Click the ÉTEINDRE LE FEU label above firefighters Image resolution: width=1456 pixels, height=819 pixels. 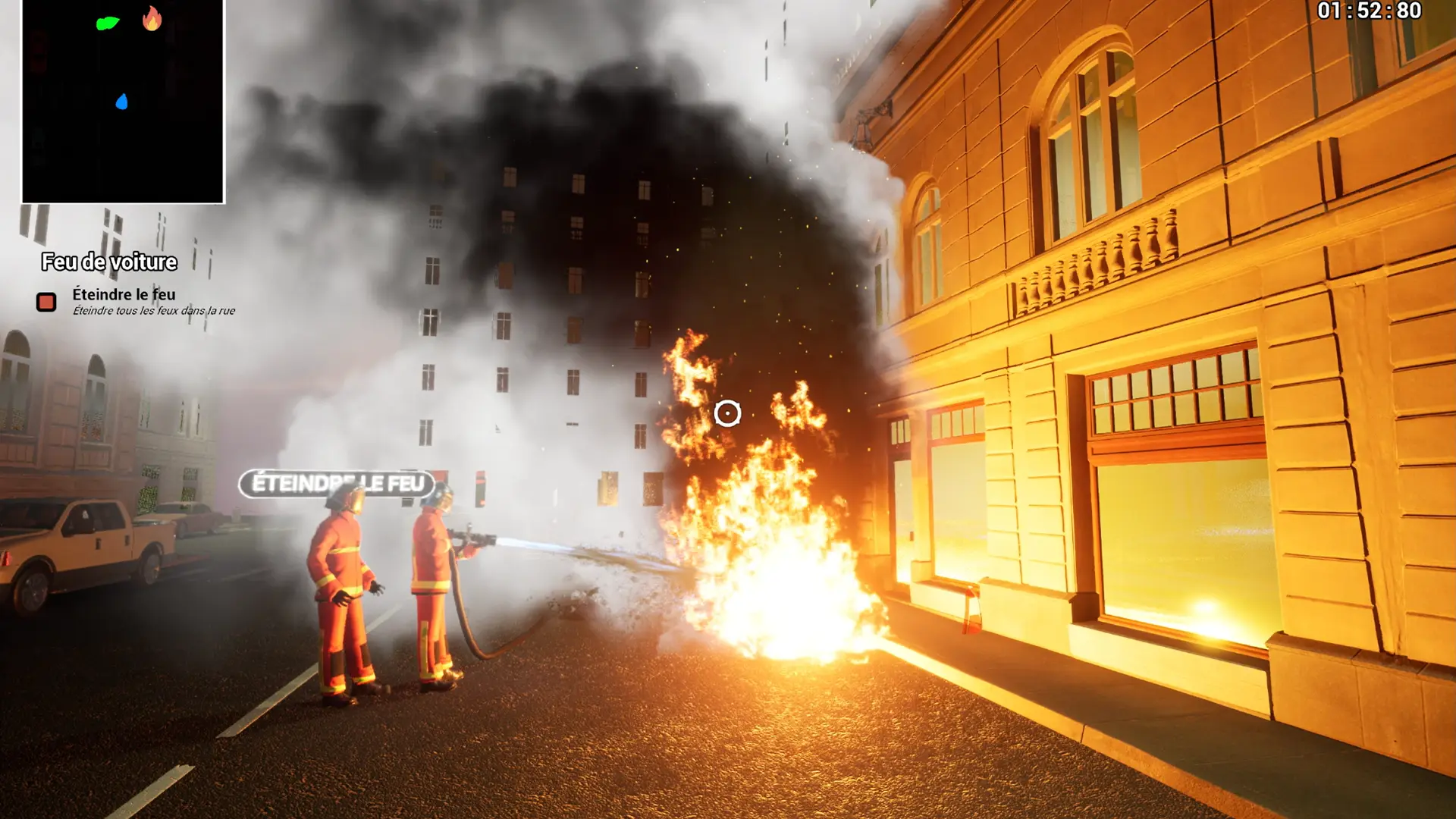click(337, 484)
